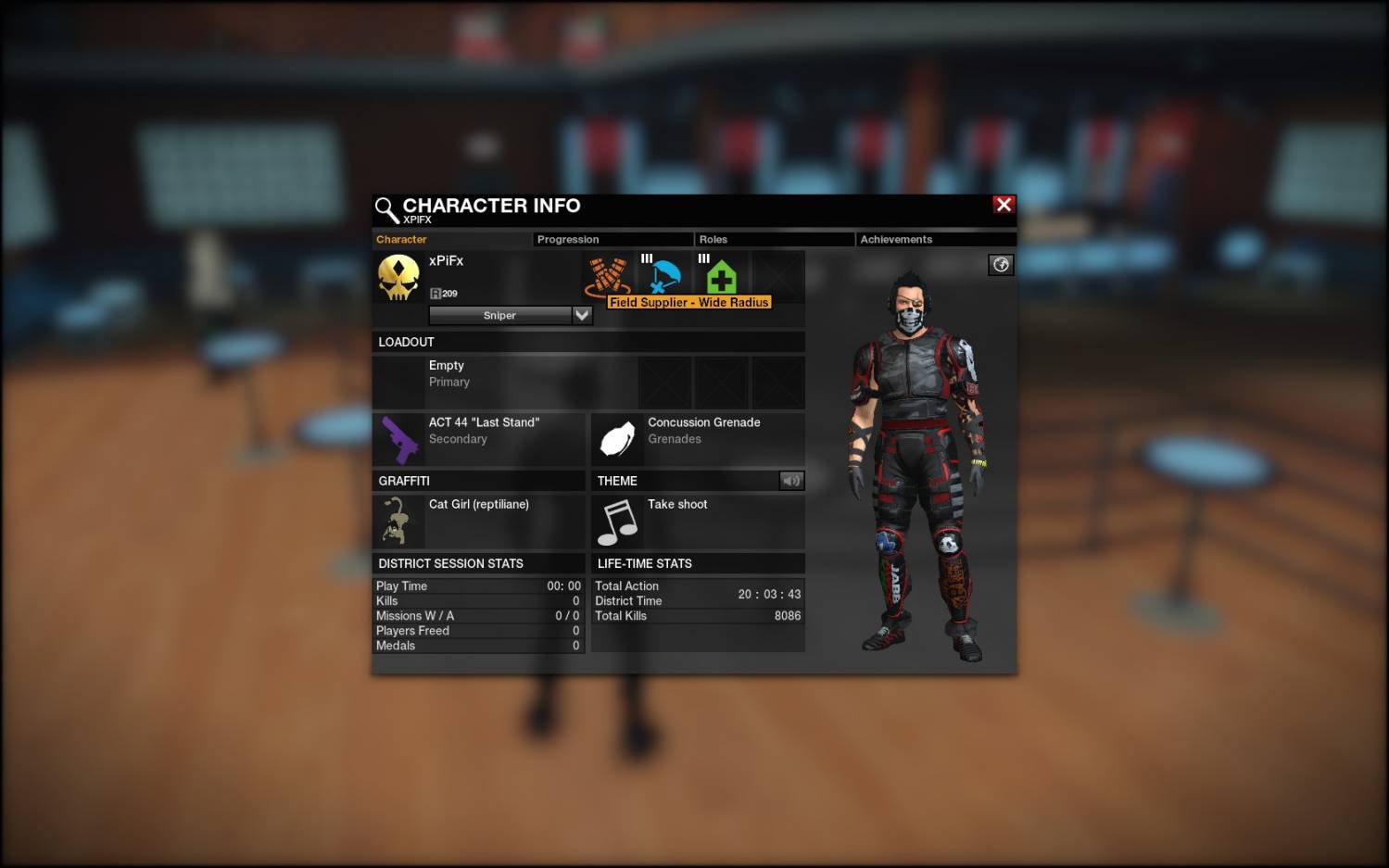Close the Character Info window
Image resolution: width=1389 pixels, height=868 pixels.
tap(1004, 205)
